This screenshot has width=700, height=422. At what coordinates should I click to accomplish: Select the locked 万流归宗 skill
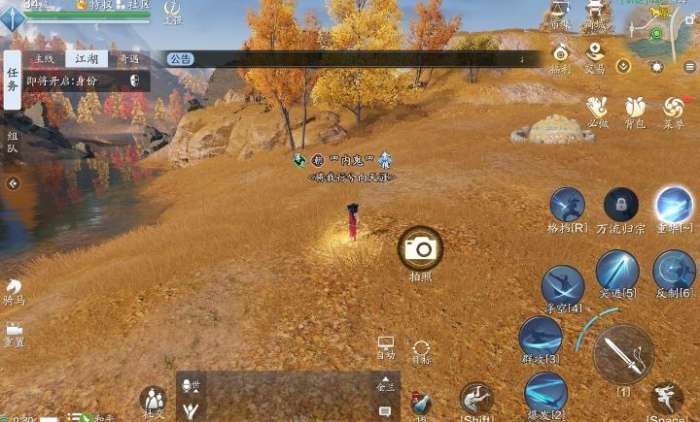[621, 205]
